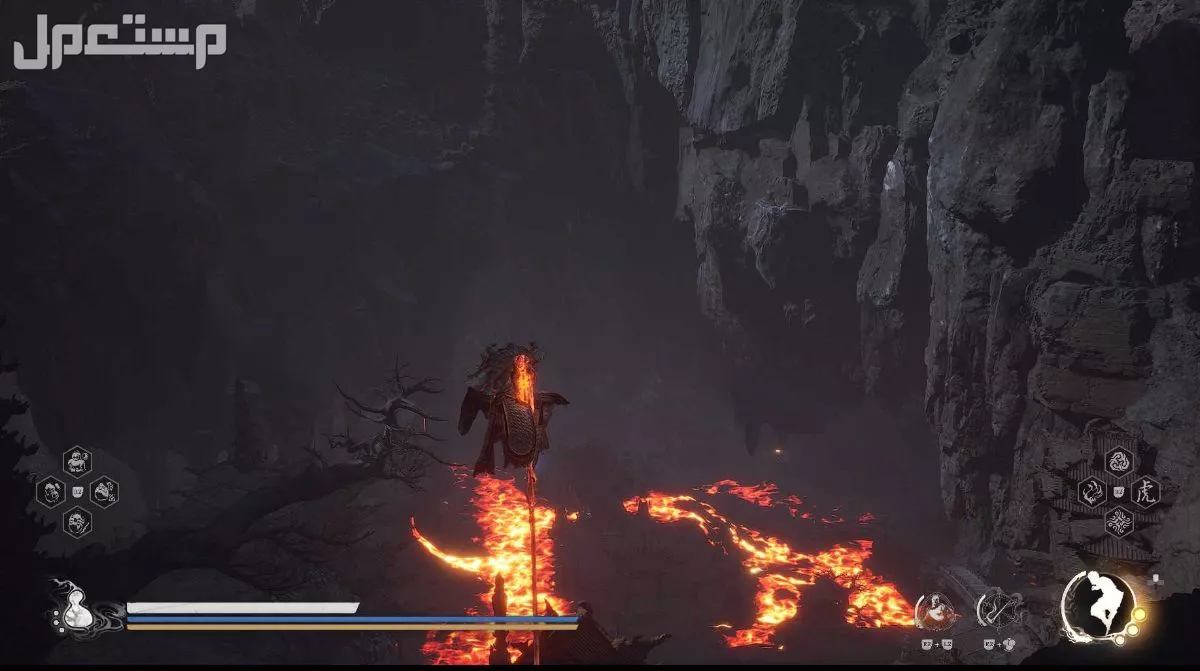Select the bottom item in the quick-item wheel
This screenshot has height=671, width=1200.
point(77,521)
